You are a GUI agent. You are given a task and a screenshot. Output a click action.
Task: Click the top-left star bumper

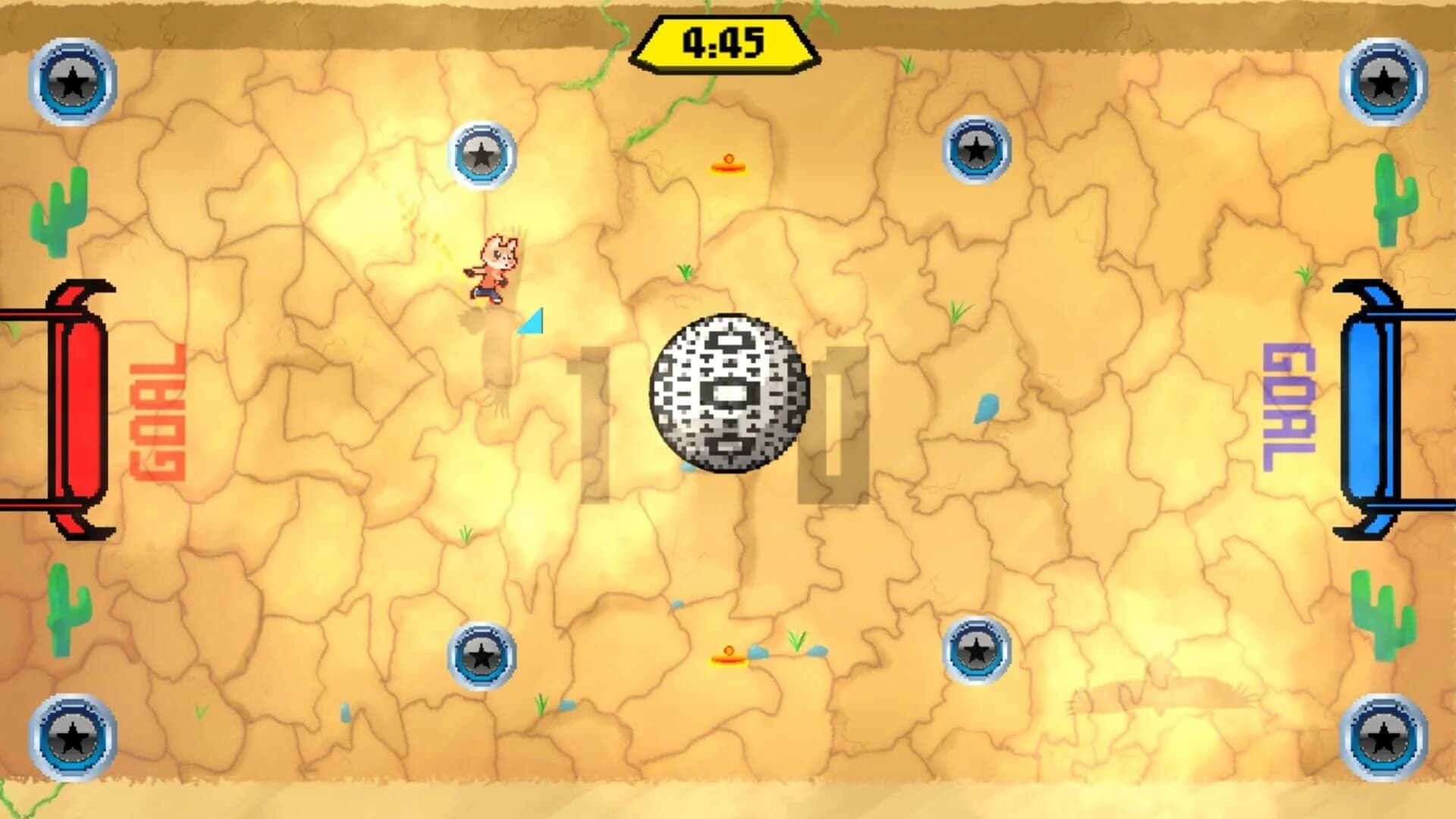72,80
